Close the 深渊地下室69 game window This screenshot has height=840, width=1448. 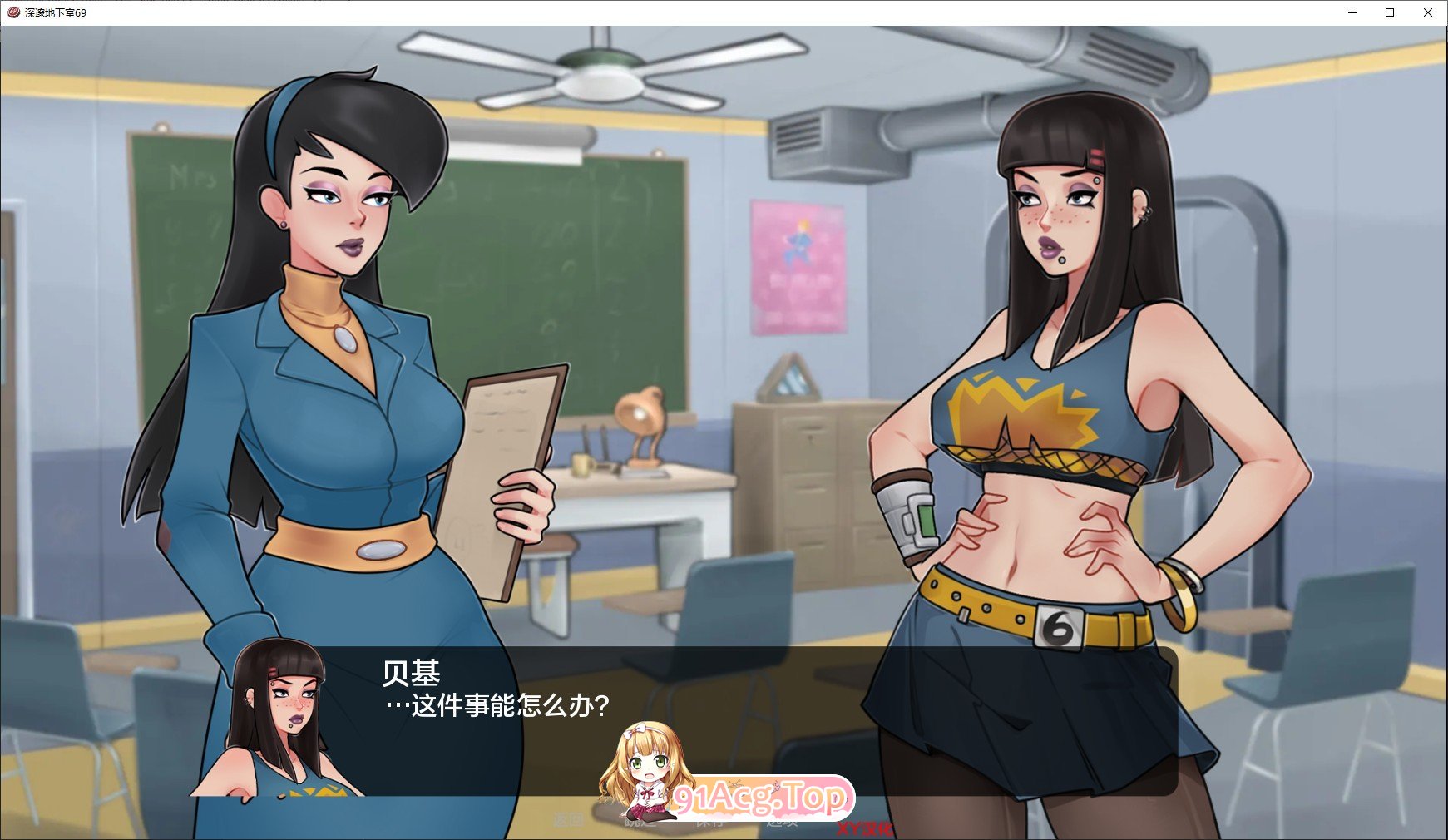click(x=1426, y=12)
